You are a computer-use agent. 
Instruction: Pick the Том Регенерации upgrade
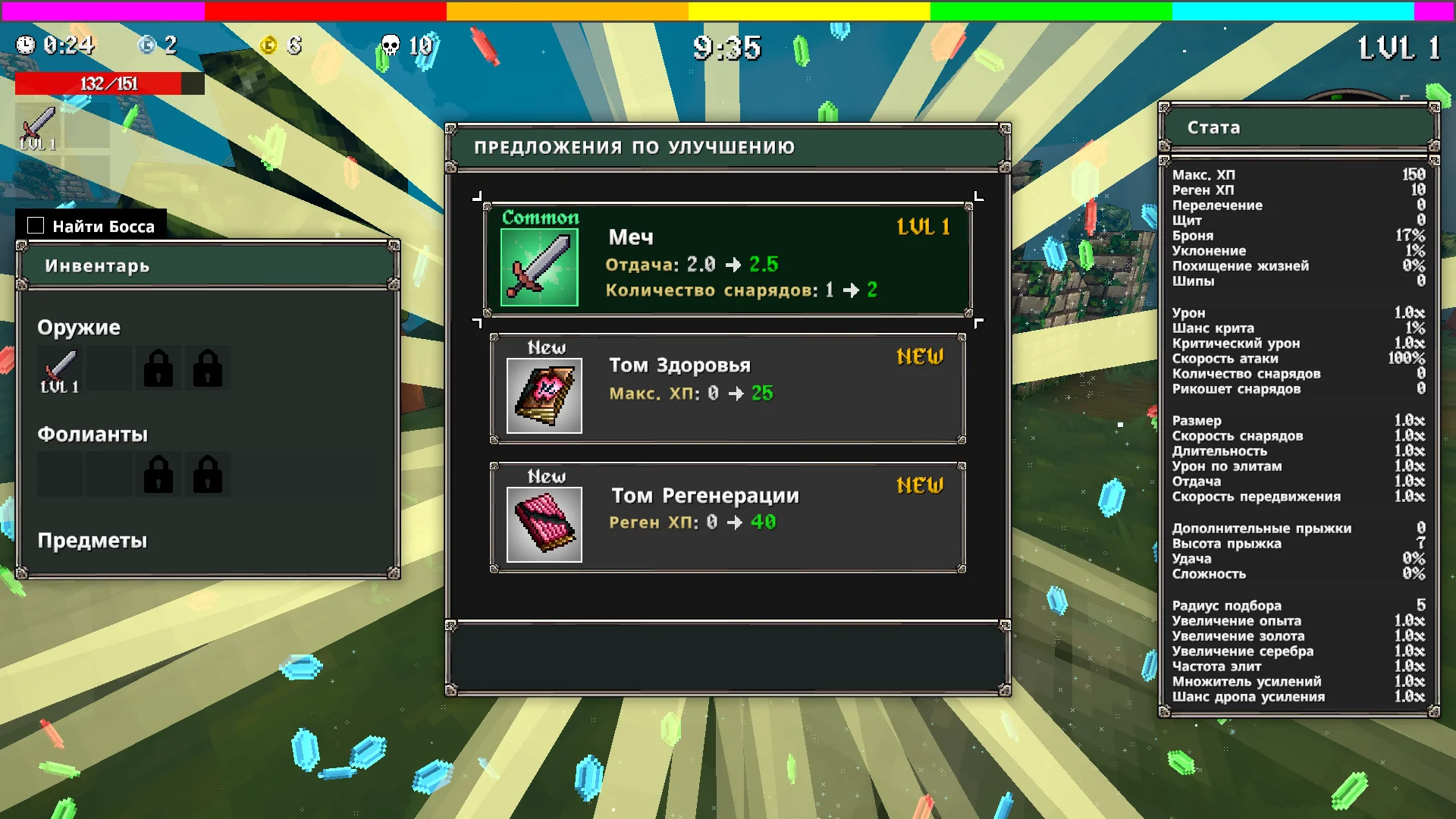click(x=727, y=518)
